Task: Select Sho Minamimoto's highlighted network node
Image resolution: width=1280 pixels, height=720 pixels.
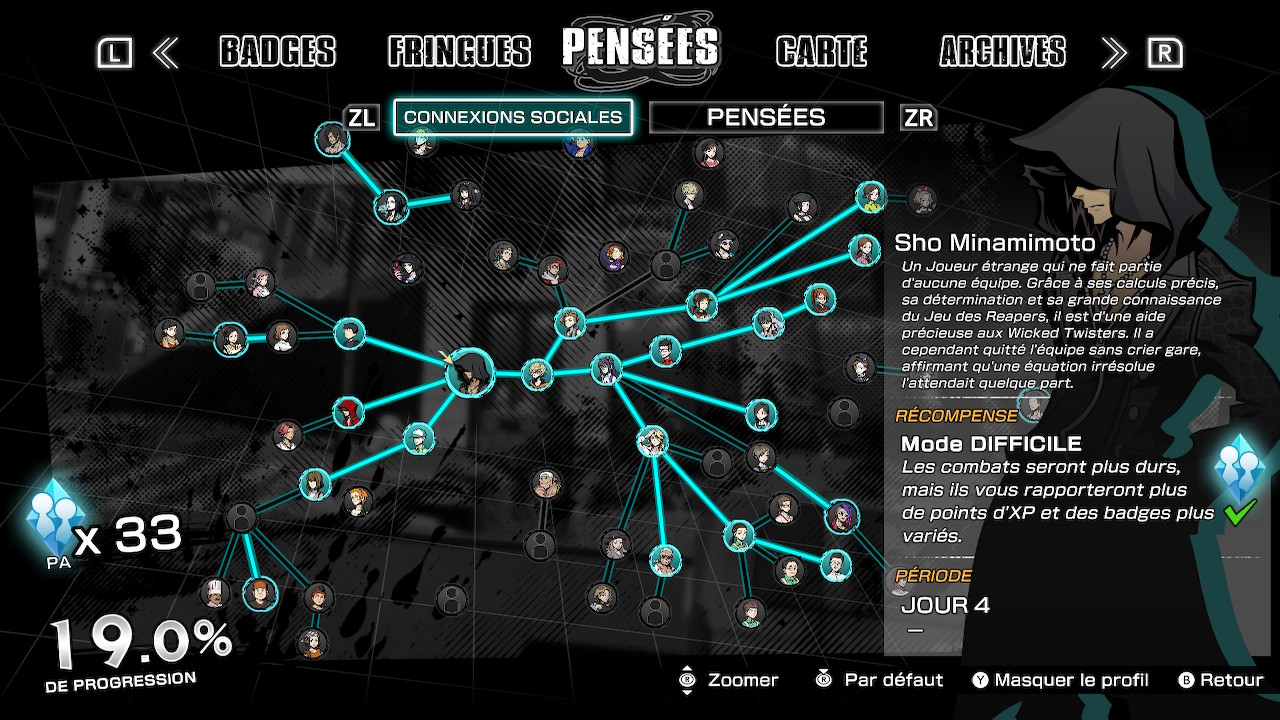Action: tap(468, 374)
